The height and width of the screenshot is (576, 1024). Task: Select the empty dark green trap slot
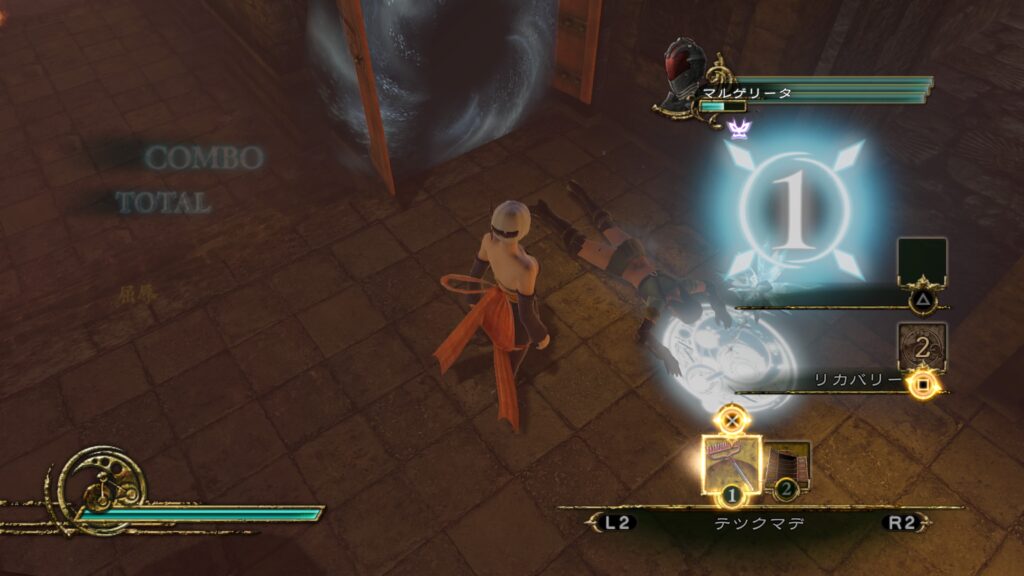(x=921, y=262)
